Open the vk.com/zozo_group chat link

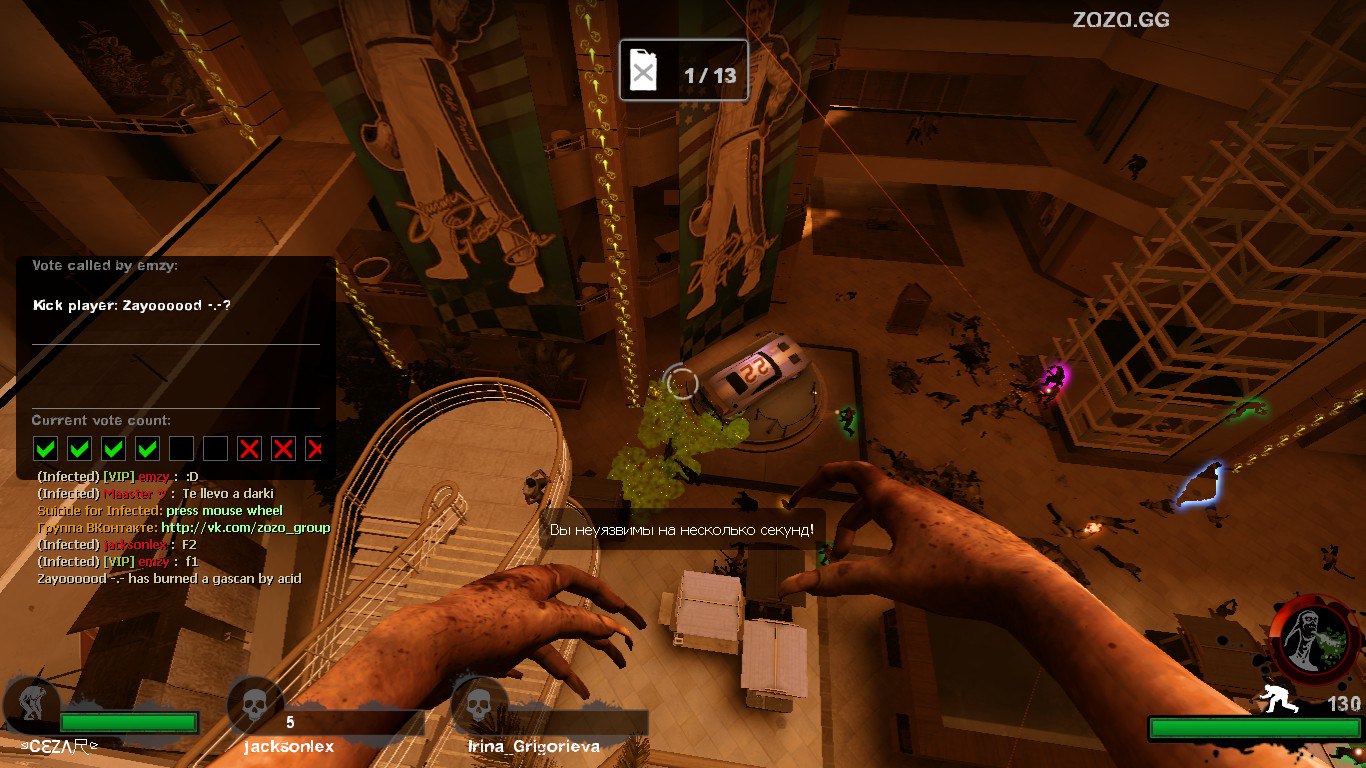click(245, 527)
